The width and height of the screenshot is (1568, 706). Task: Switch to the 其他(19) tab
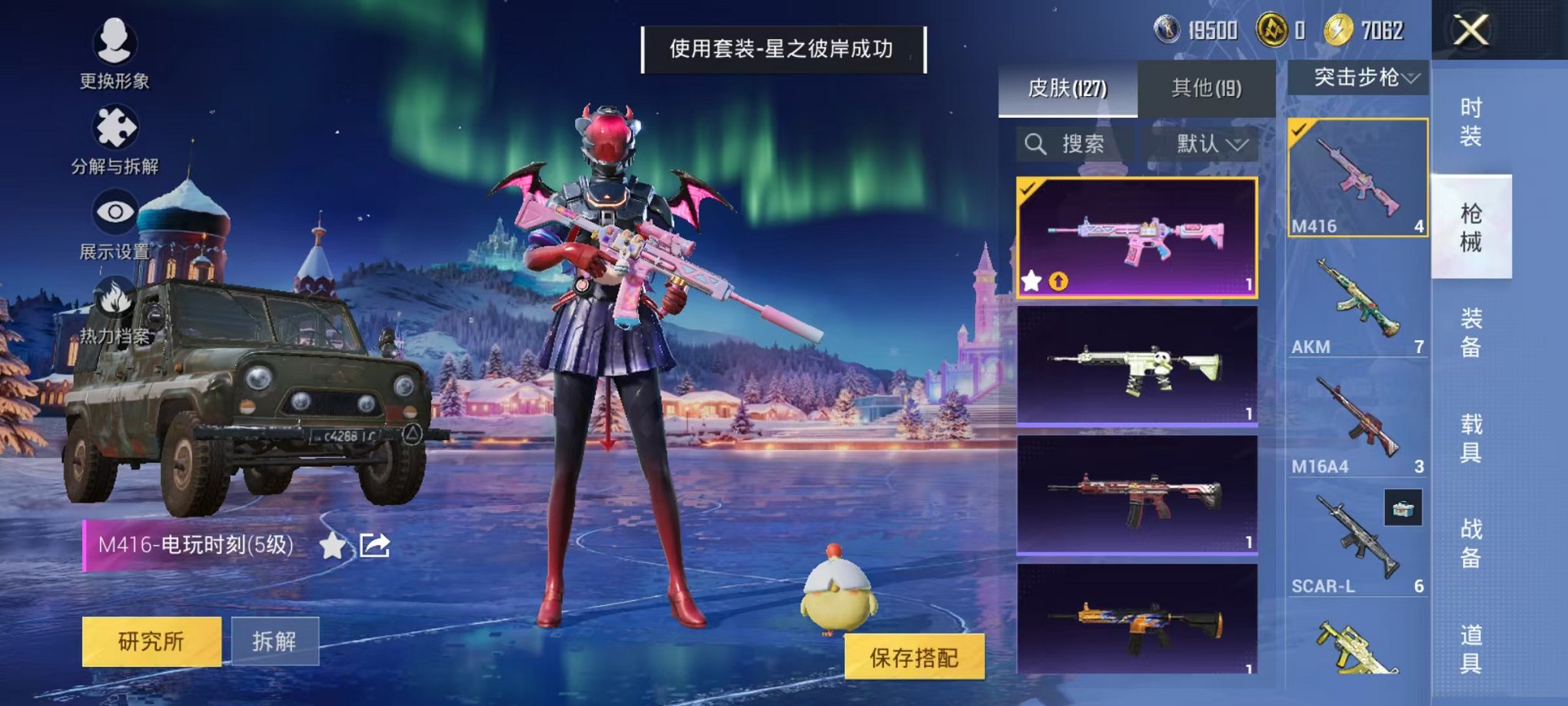(x=1207, y=86)
